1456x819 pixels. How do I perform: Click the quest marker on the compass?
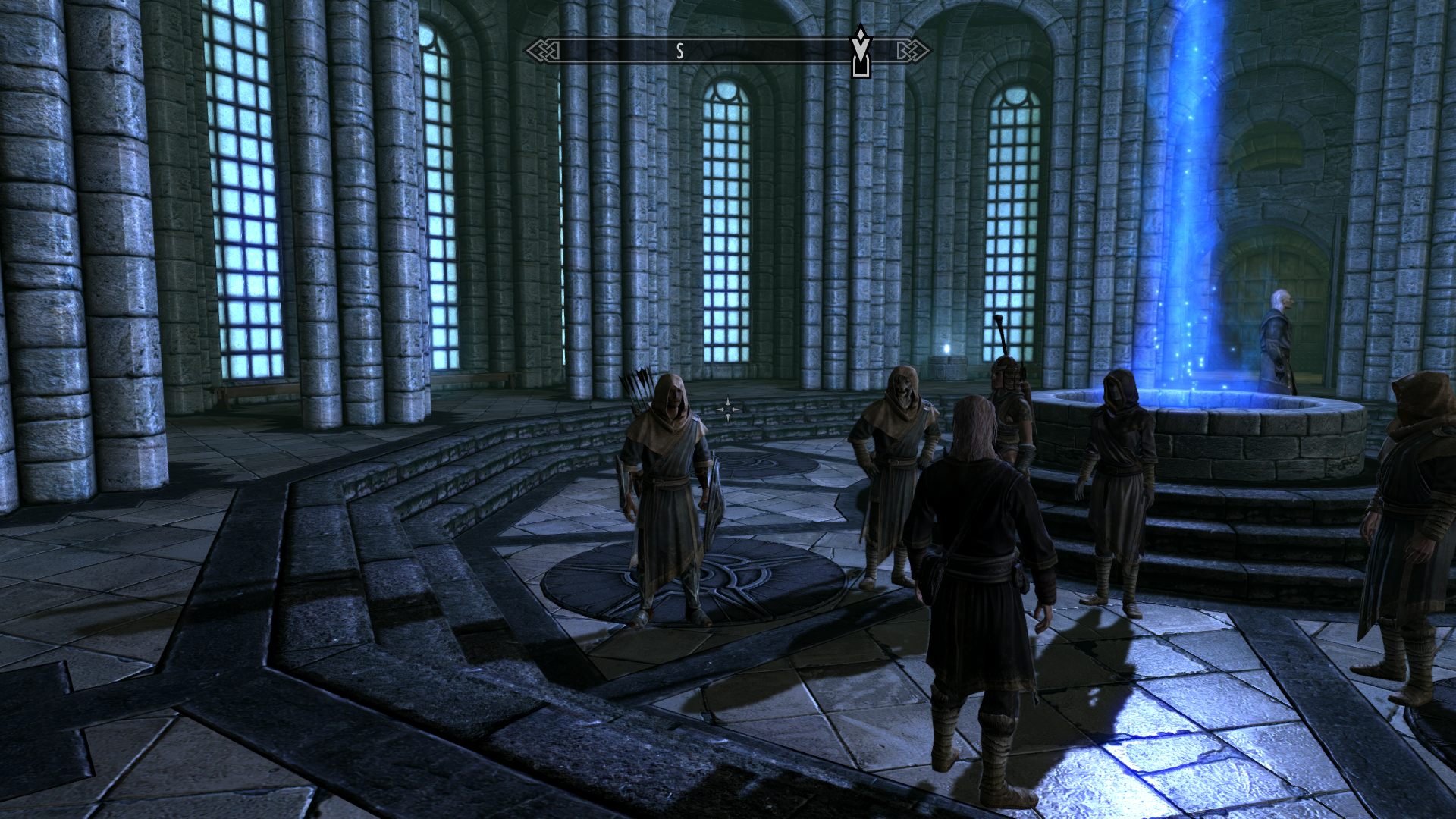(x=861, y=52)
